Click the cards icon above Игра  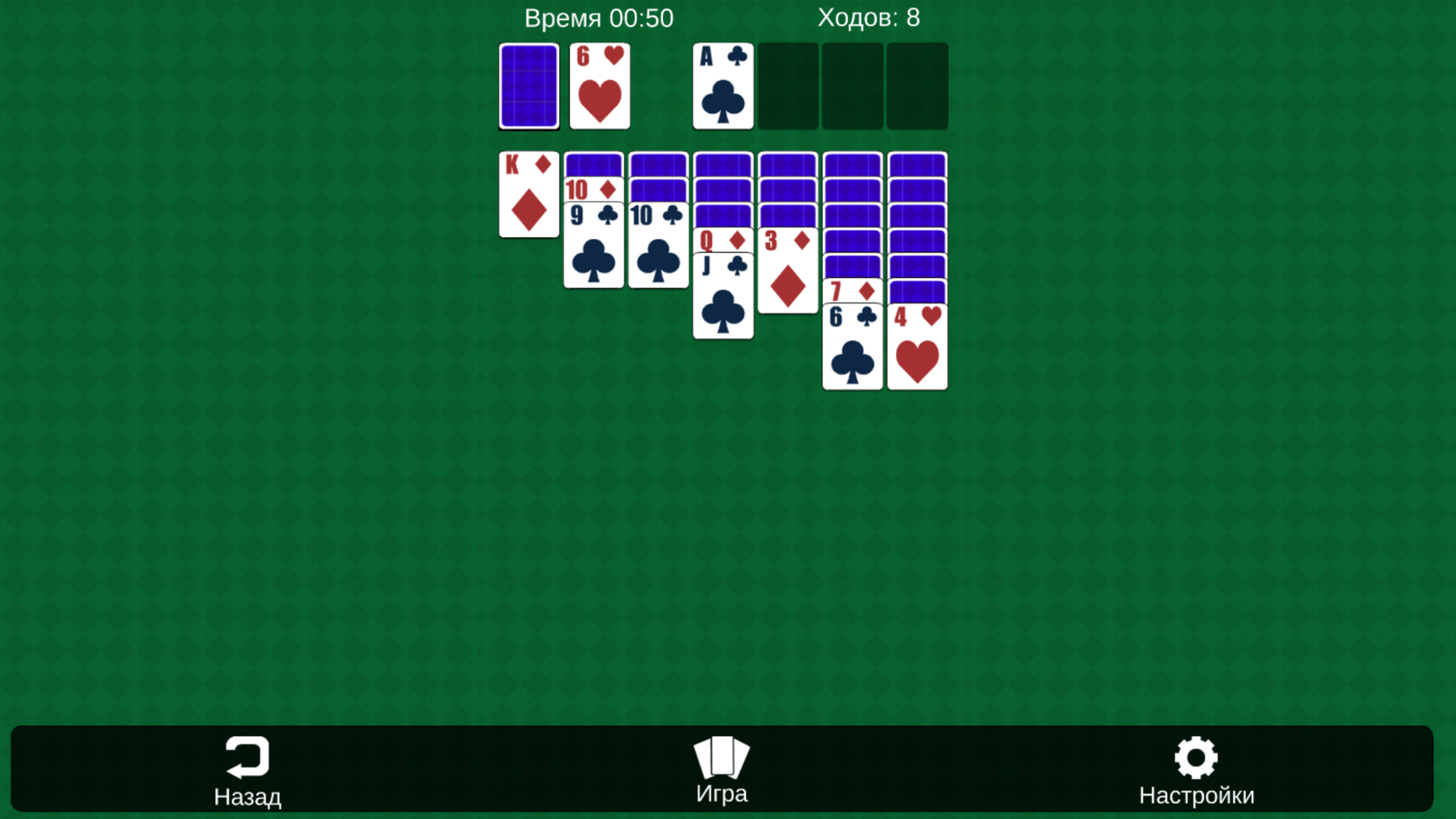click(x=721, y=756)
